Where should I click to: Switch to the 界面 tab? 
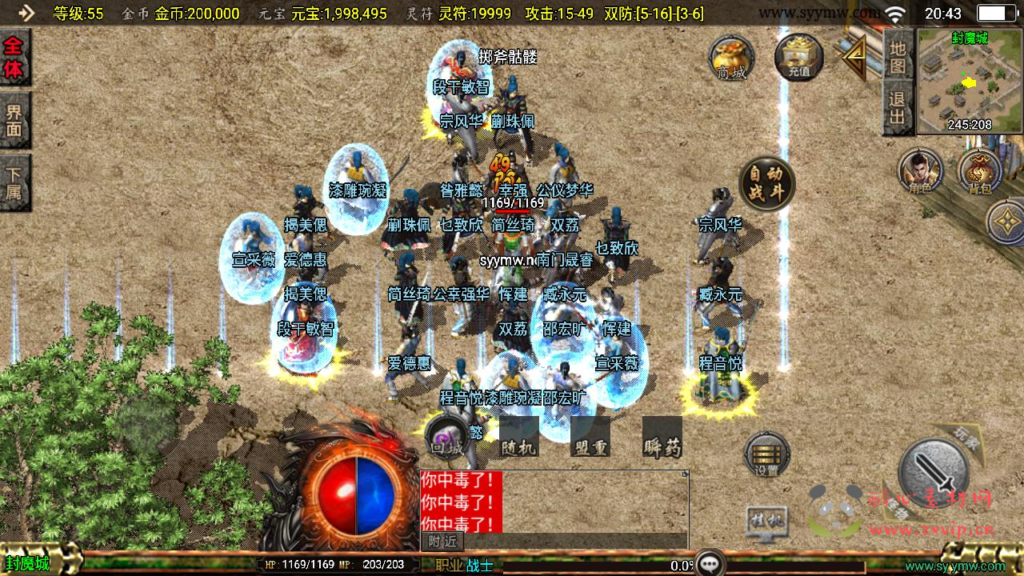coord(14,120)
